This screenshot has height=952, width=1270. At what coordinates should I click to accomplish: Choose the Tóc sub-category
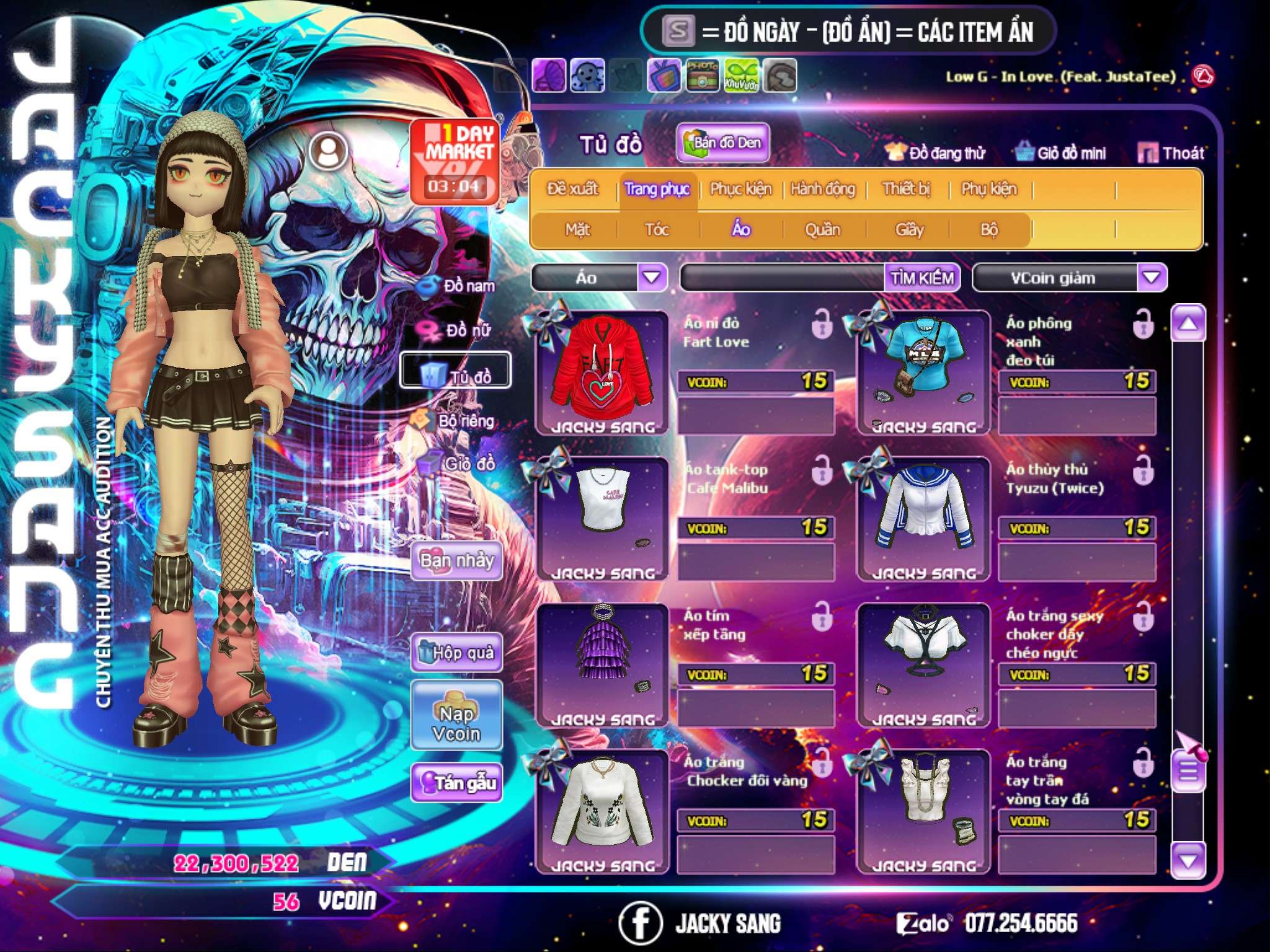657,230
